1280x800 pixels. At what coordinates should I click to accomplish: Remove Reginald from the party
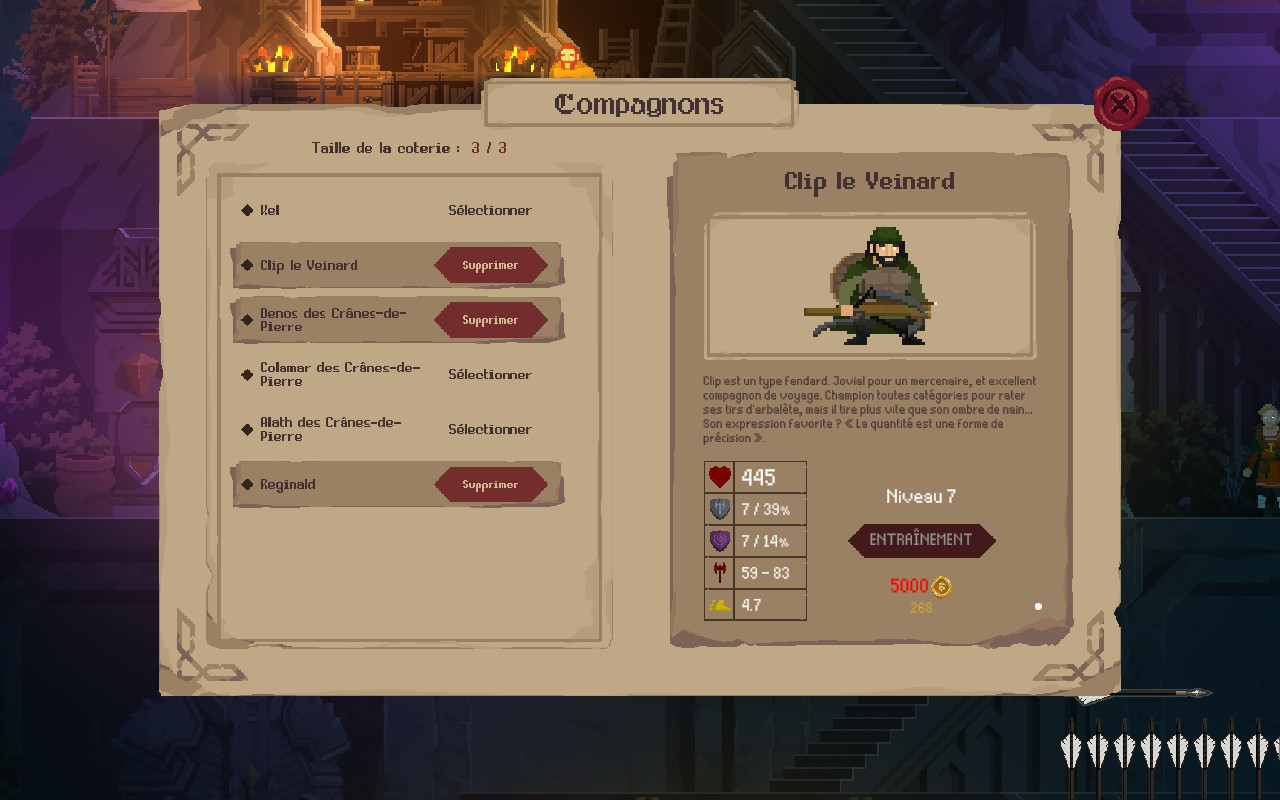pyautogui.click(x=490, y=485)
